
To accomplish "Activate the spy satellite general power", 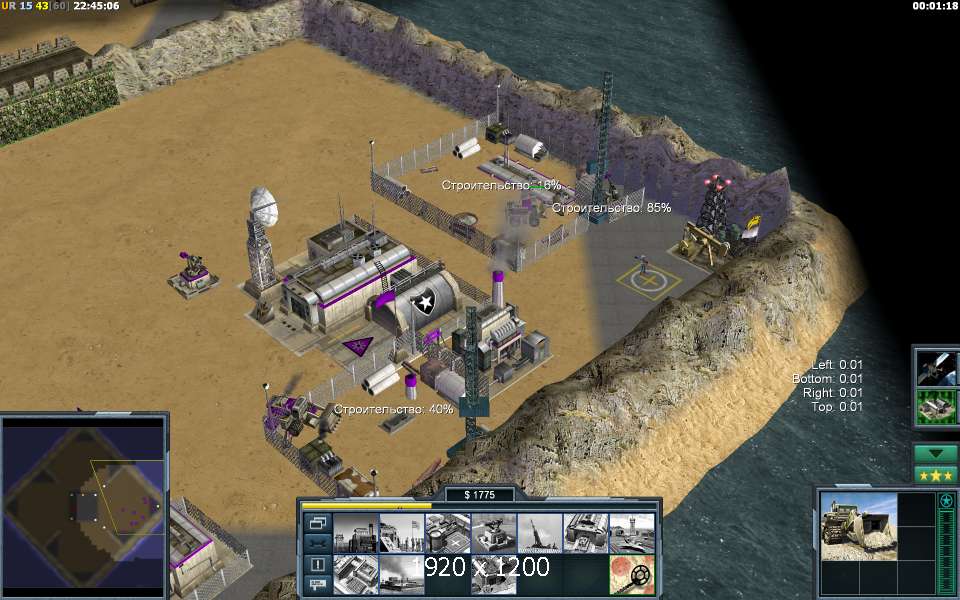I will 936,367.
